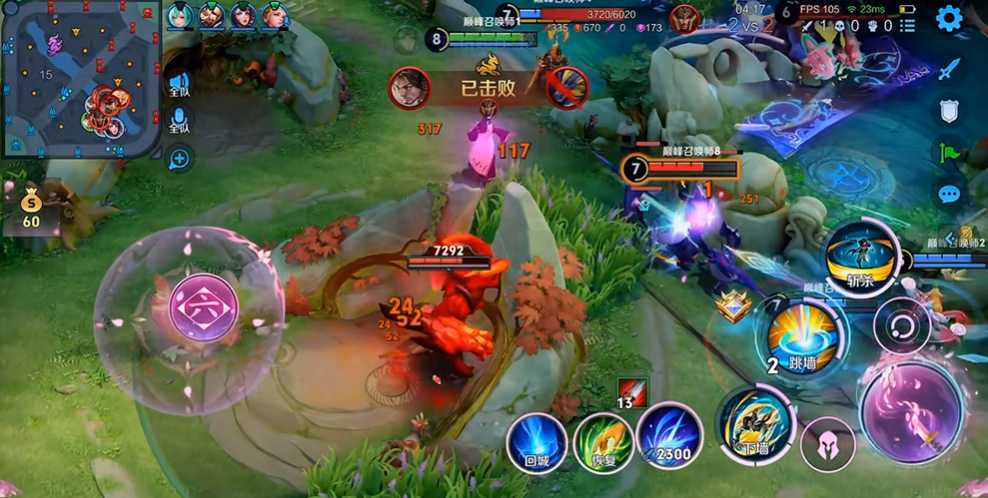The height and width of the screenshot is (498, 988).
Task: Tap the green flag gather signal
Action: point(949,152)
